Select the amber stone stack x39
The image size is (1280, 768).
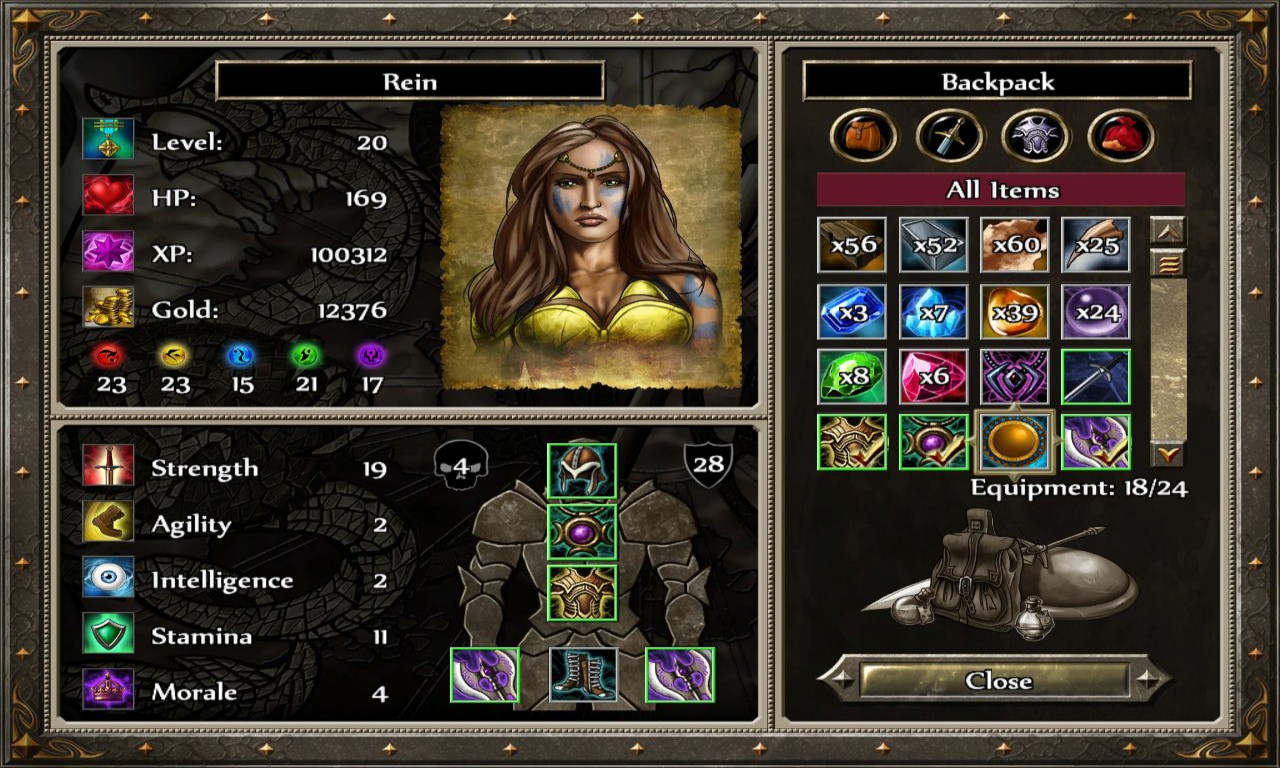1015,312
